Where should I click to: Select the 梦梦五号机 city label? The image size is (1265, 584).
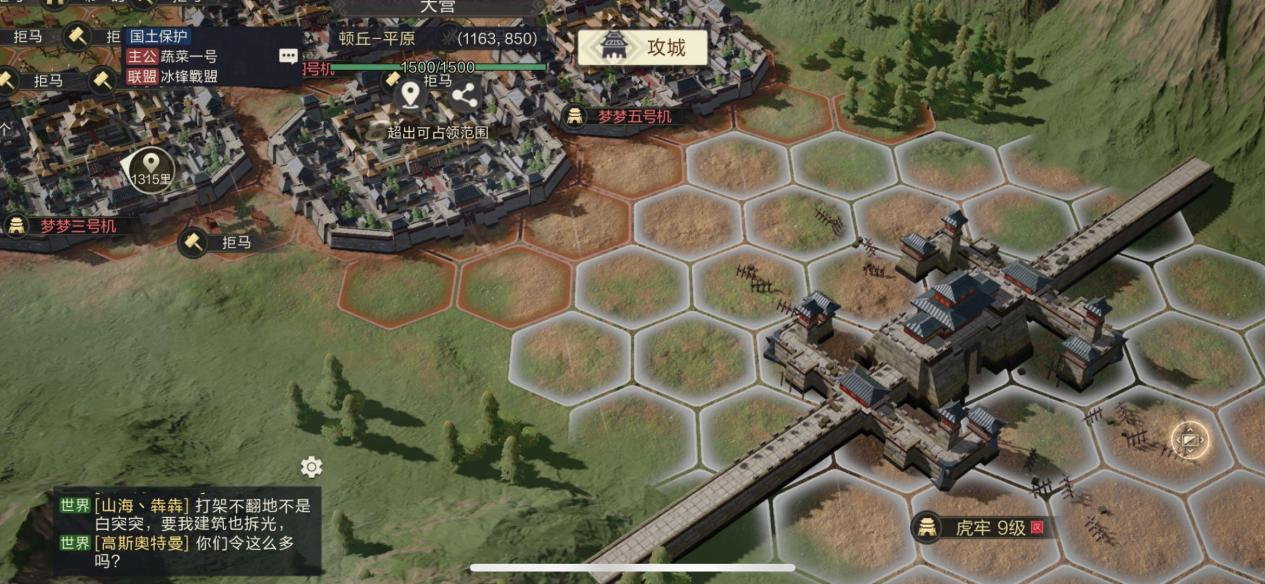tap(628, 116)
